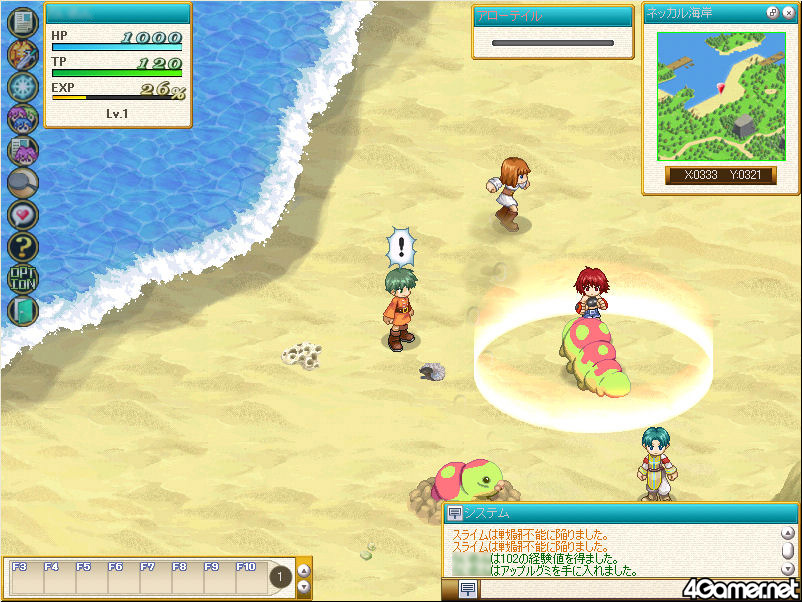Viewport: 802px width, 602px height.
Task: Open the heart speech bubble icon
Action: 22,214
